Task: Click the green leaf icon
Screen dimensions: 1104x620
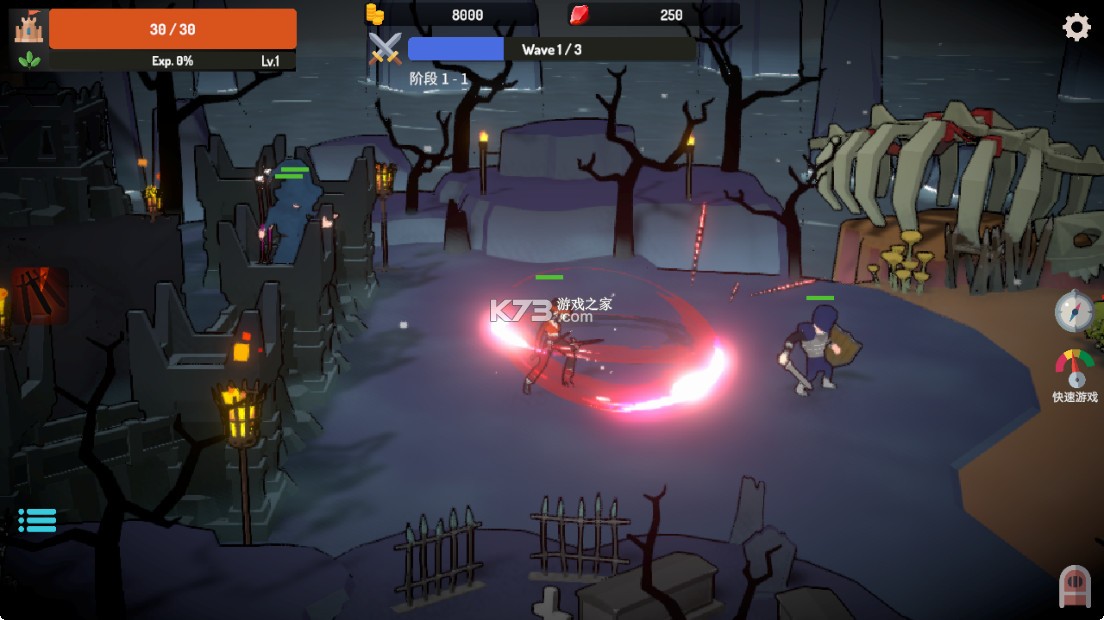Action: coord(27,60)
